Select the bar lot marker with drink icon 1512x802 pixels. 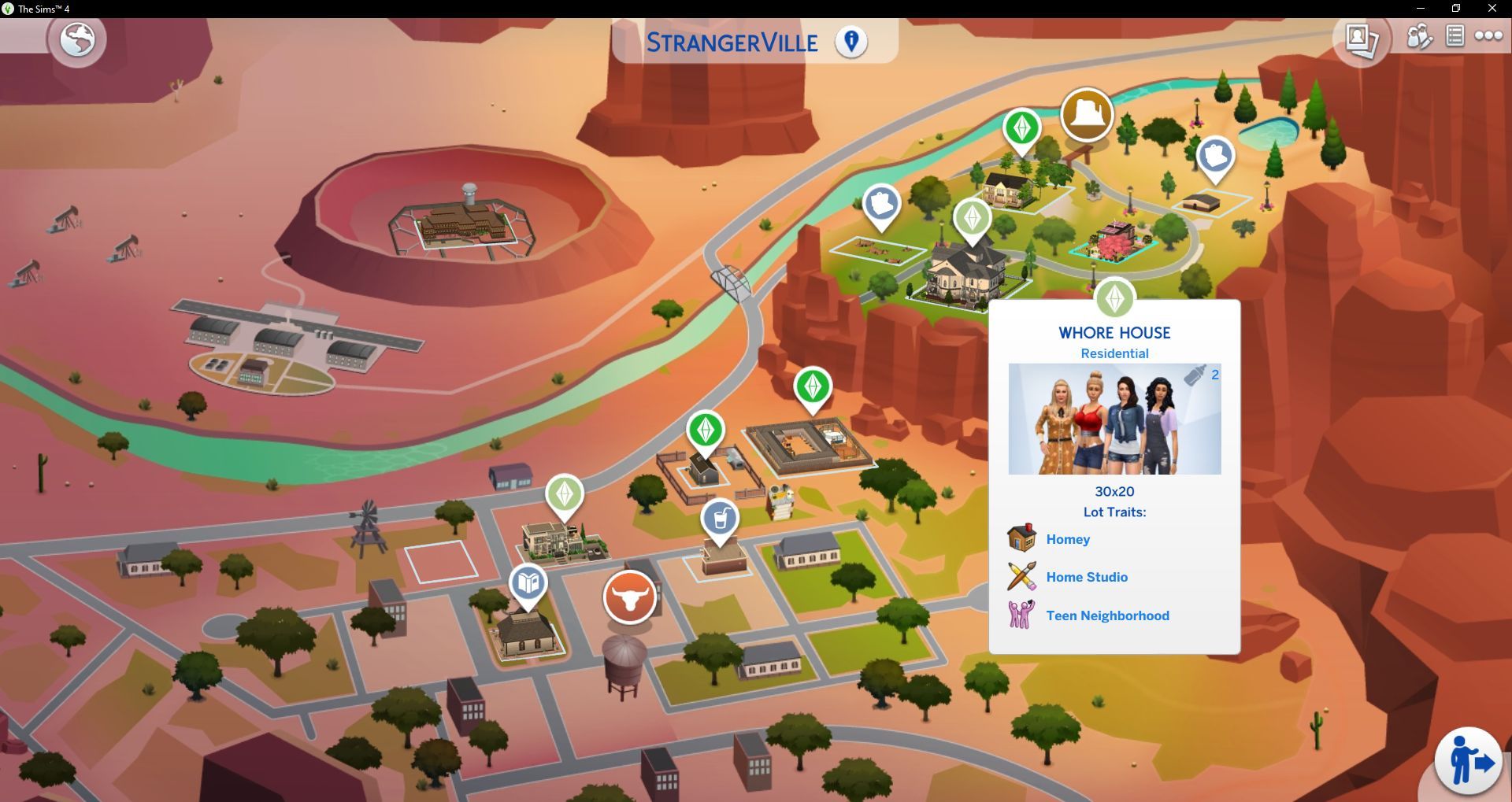720,519
